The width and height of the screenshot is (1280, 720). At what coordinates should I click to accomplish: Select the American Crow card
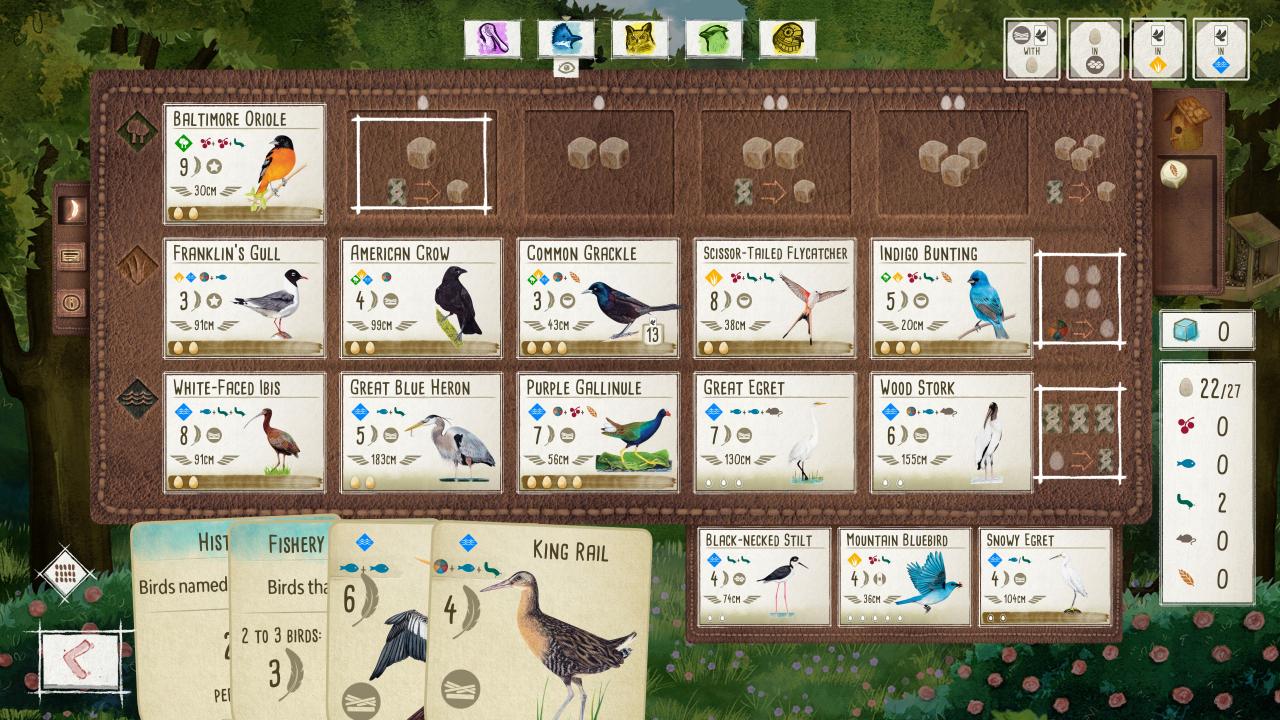pyautogui.click(x=421, y=297)
